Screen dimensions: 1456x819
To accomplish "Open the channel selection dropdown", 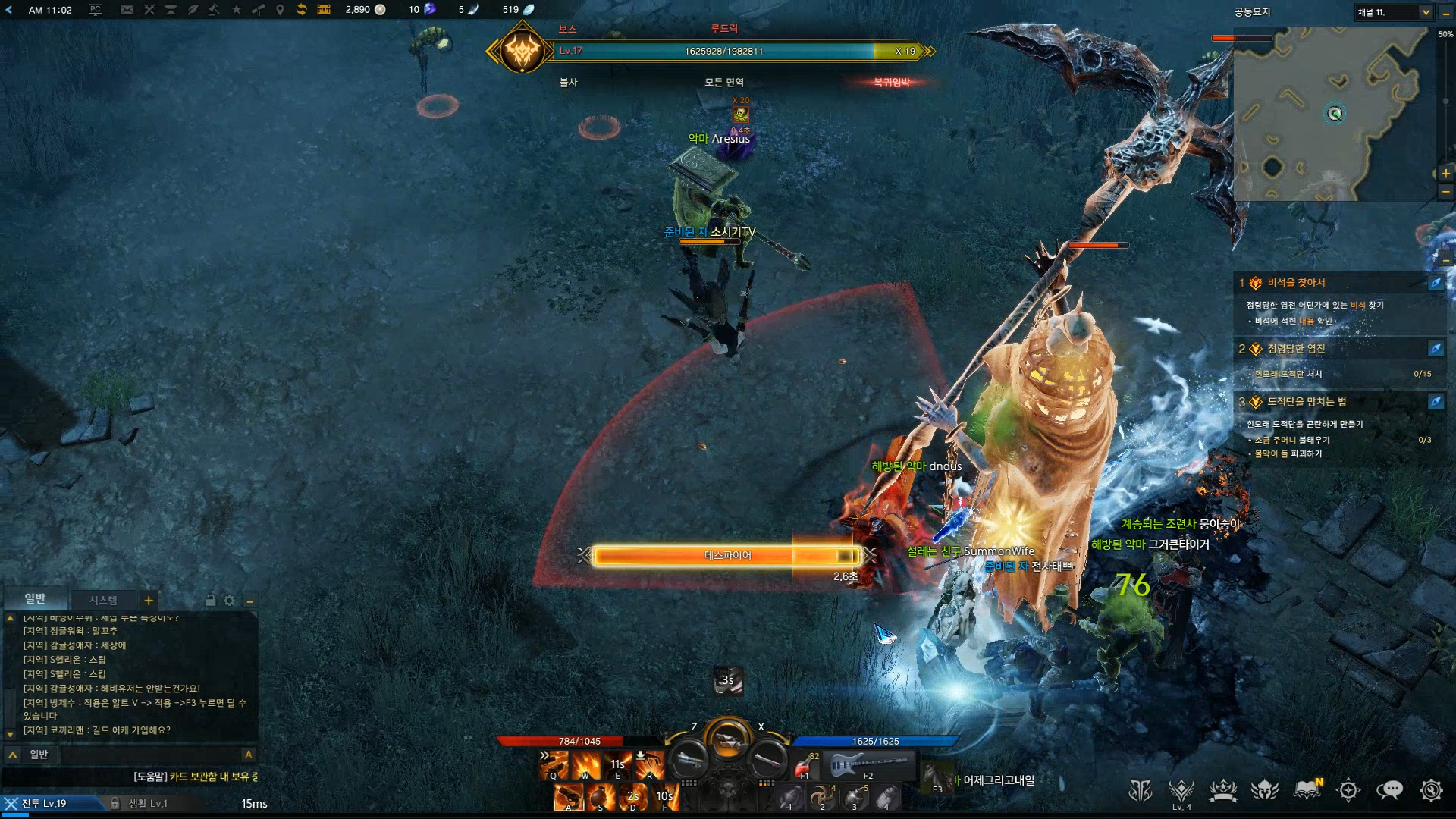I will (x=1425, y=12).
